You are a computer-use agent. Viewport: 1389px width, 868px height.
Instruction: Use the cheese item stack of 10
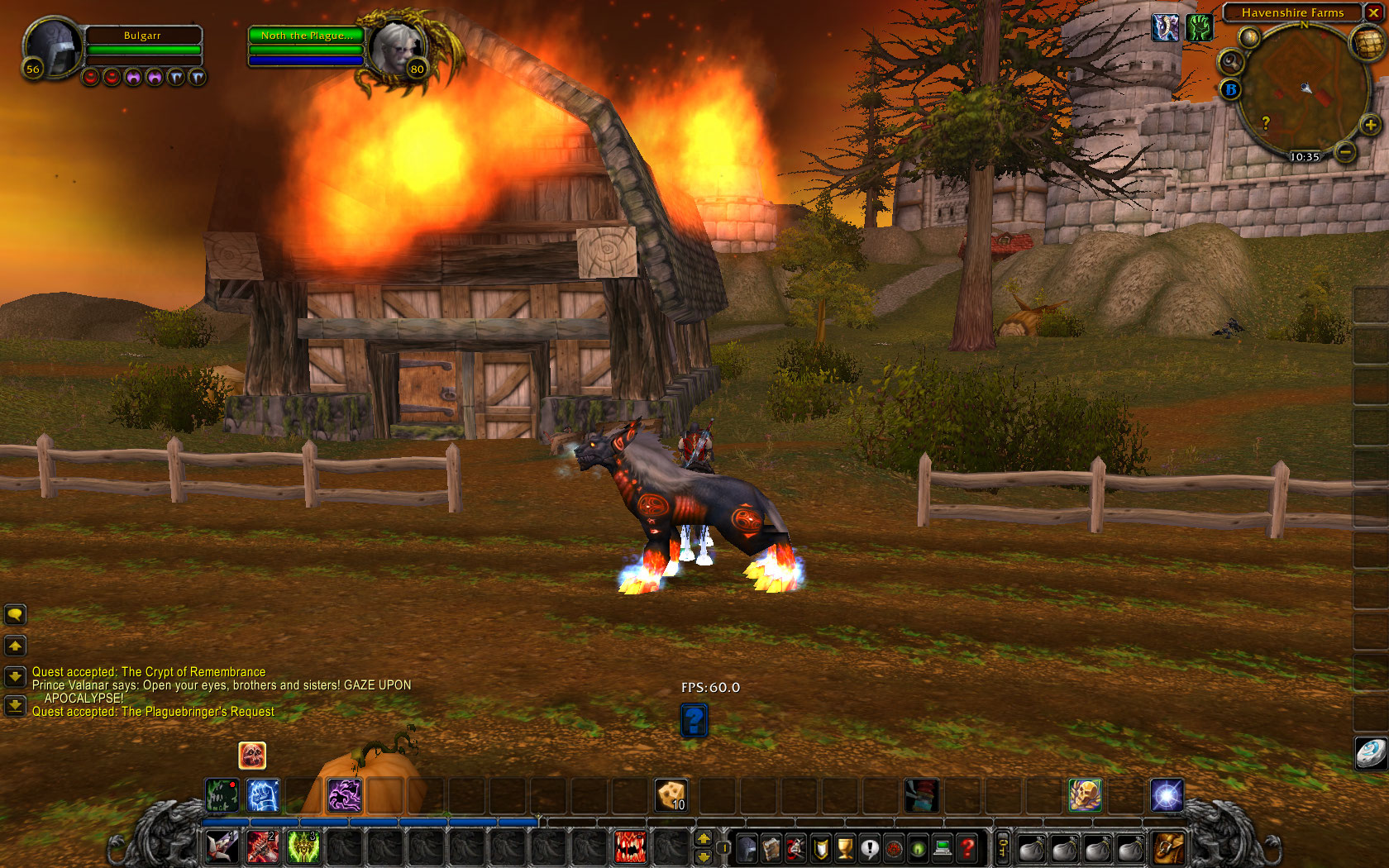[671, 795]
